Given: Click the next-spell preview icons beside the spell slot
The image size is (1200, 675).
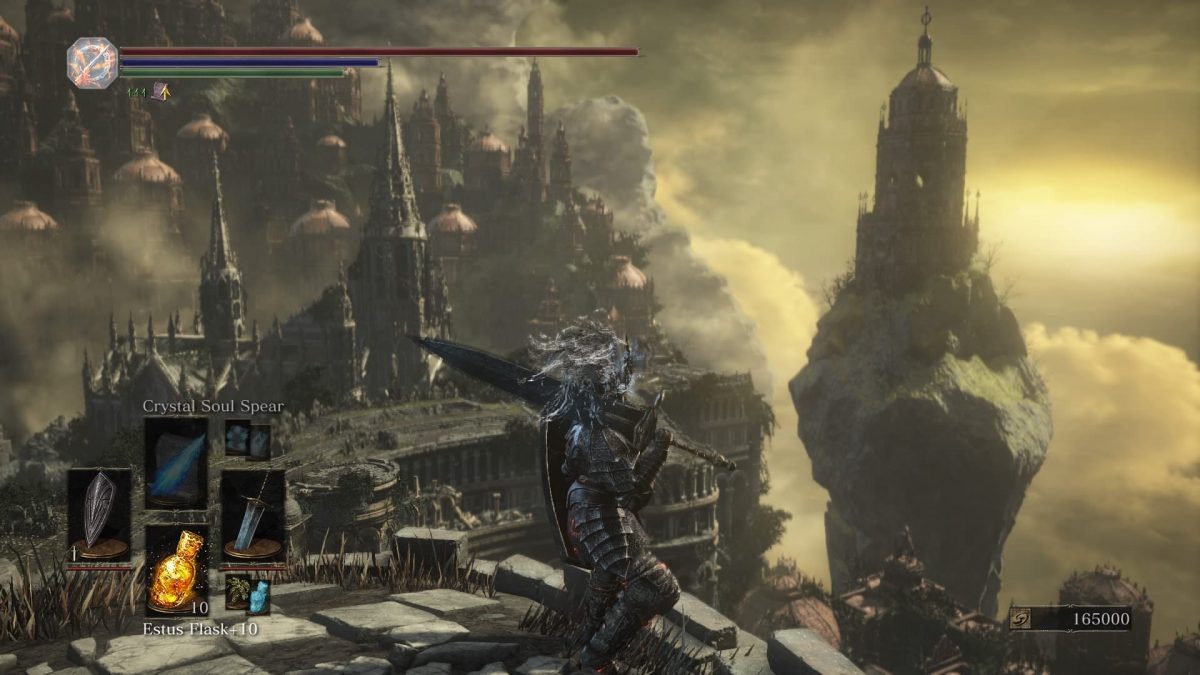Looking at the screenshot, I should coord(248,440).
